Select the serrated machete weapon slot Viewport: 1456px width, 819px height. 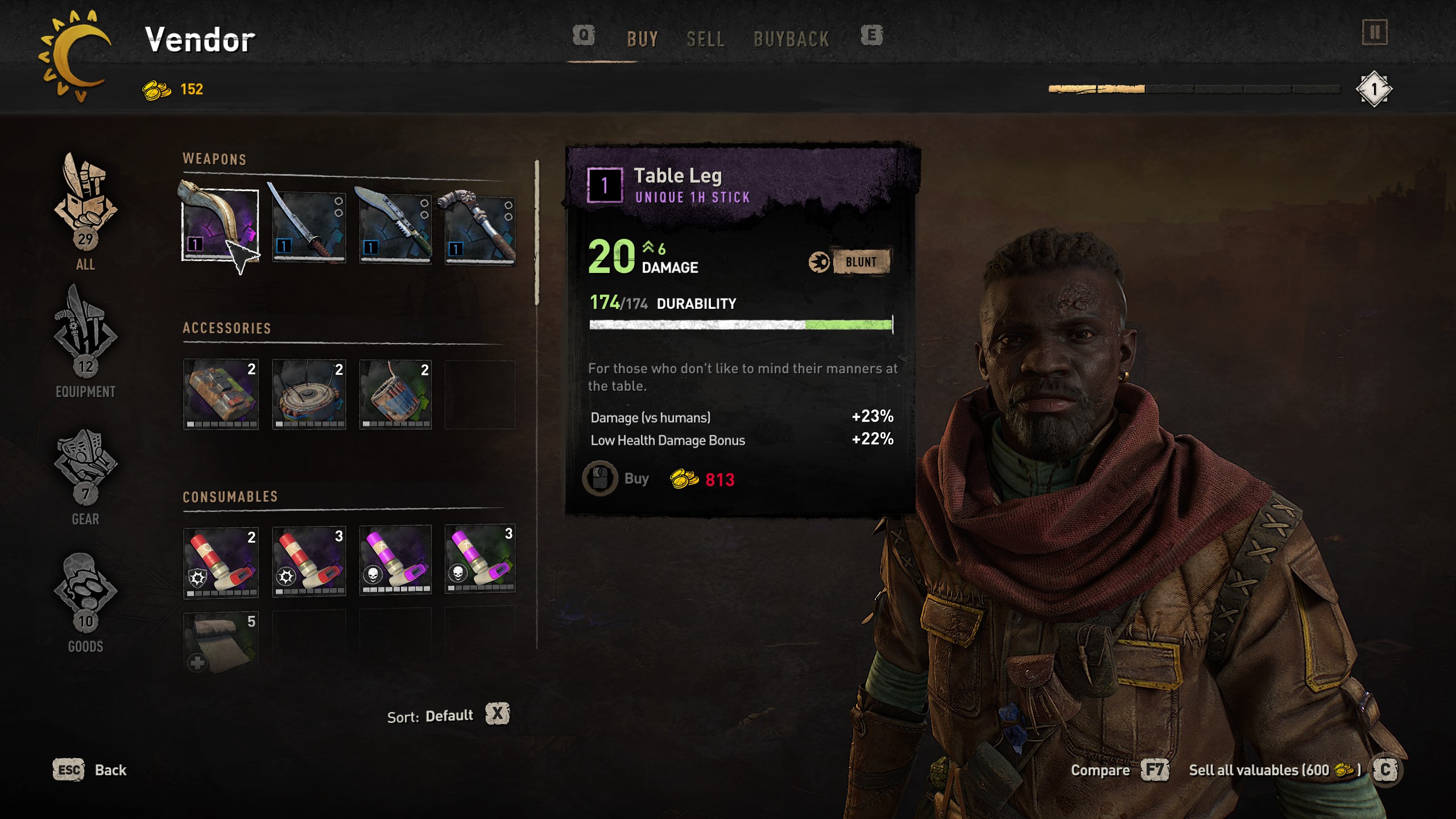pos(395,226)
